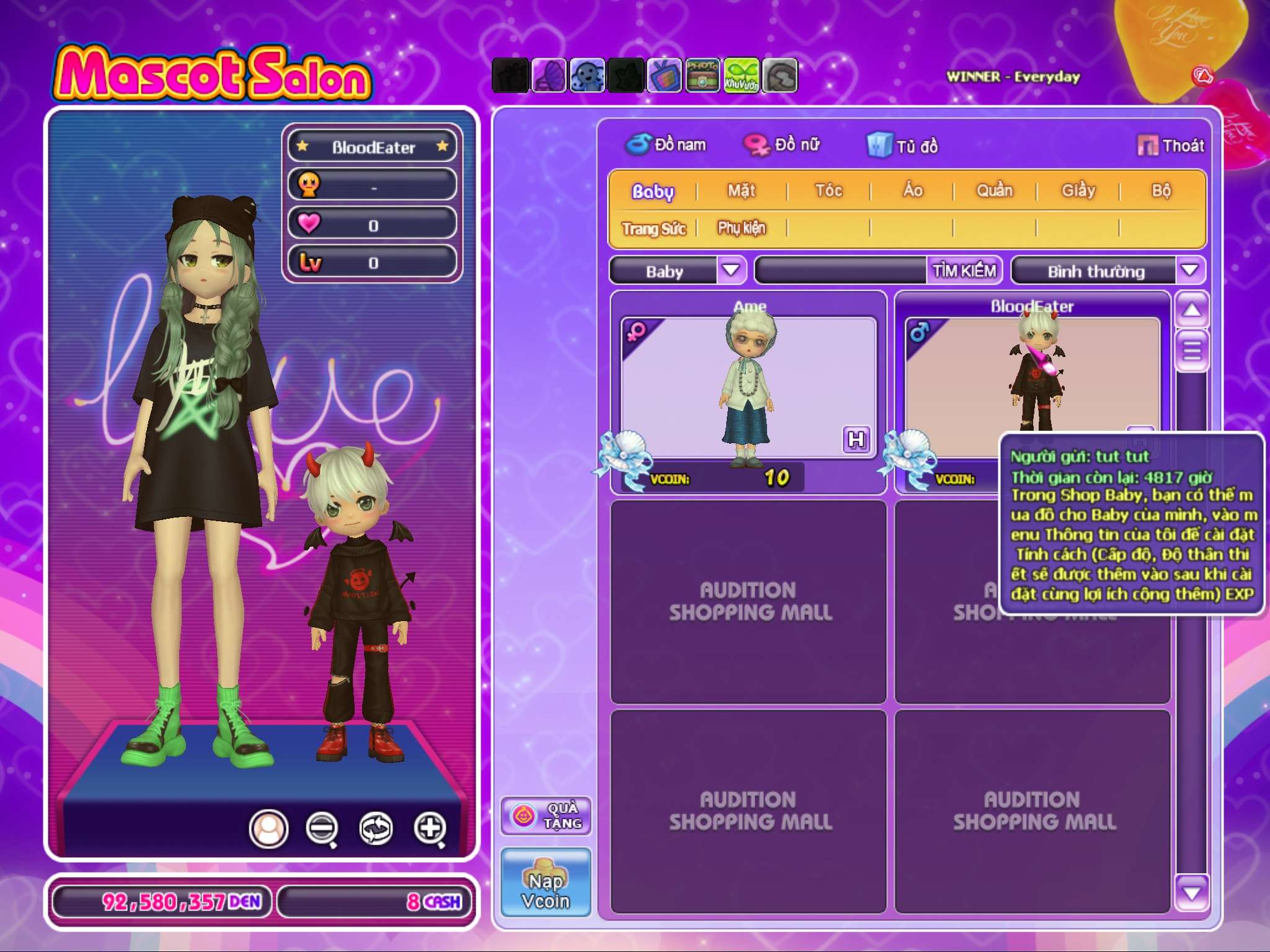Select the Bộ outfit tab
Viewport: 1270px width, 952px height.
coord(1161,191)
